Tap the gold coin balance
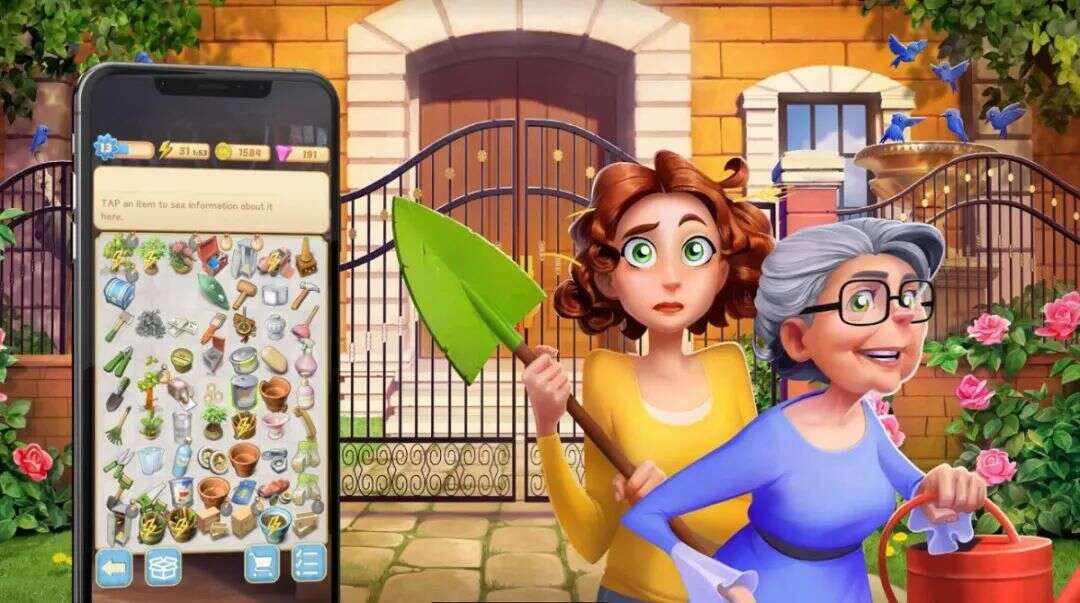Screen dimensions: 1080x603 pyautogui.click(x=242, y=152)
